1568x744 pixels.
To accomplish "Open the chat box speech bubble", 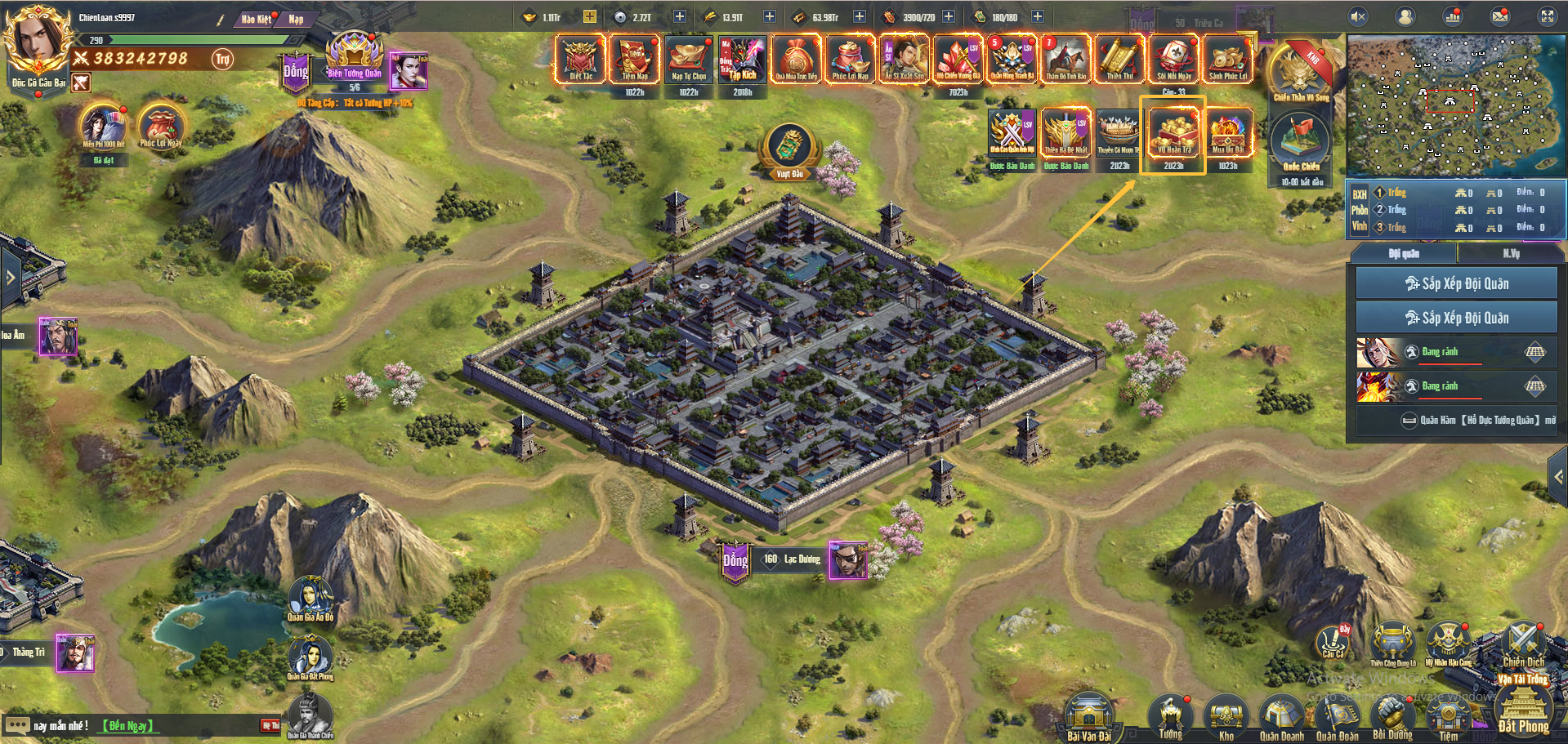I will tap(17, 725).
